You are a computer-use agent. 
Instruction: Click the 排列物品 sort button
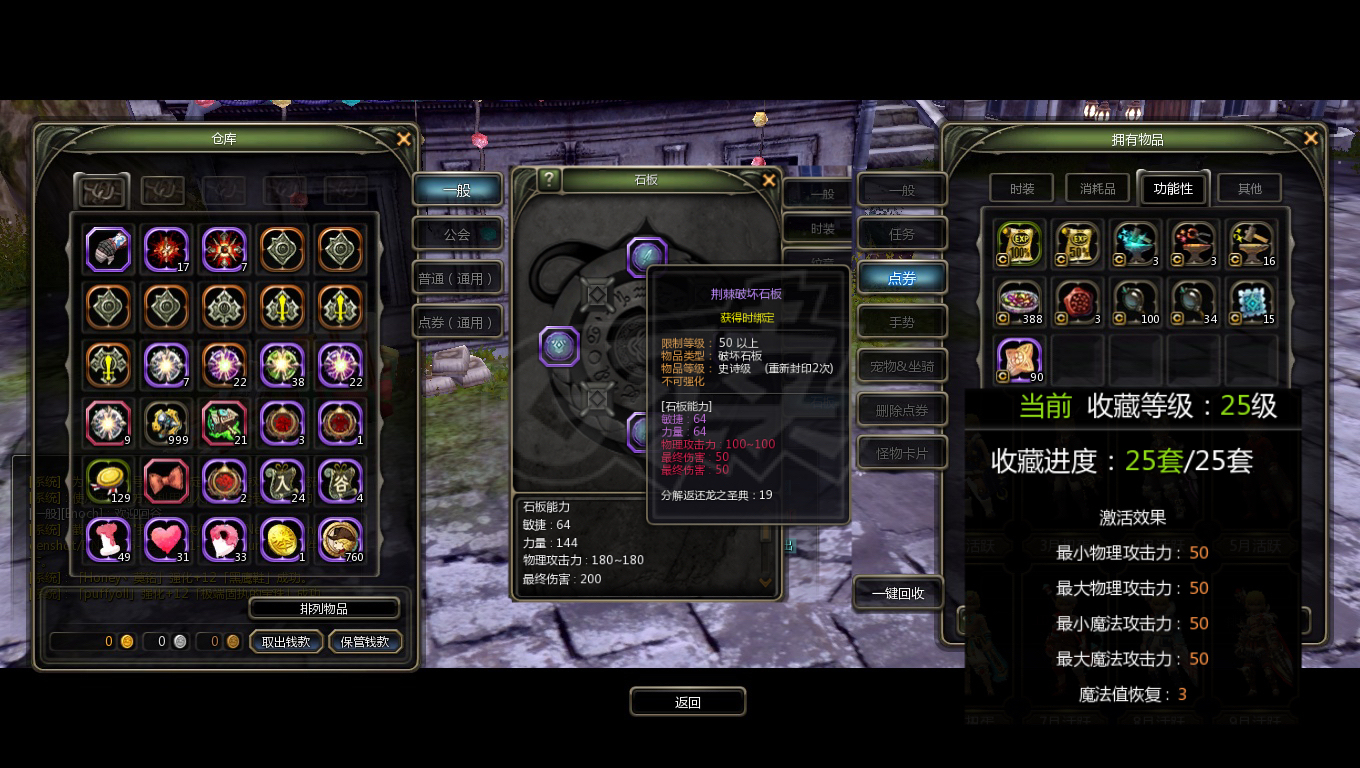pyautogui.click(x=324, y=608)
